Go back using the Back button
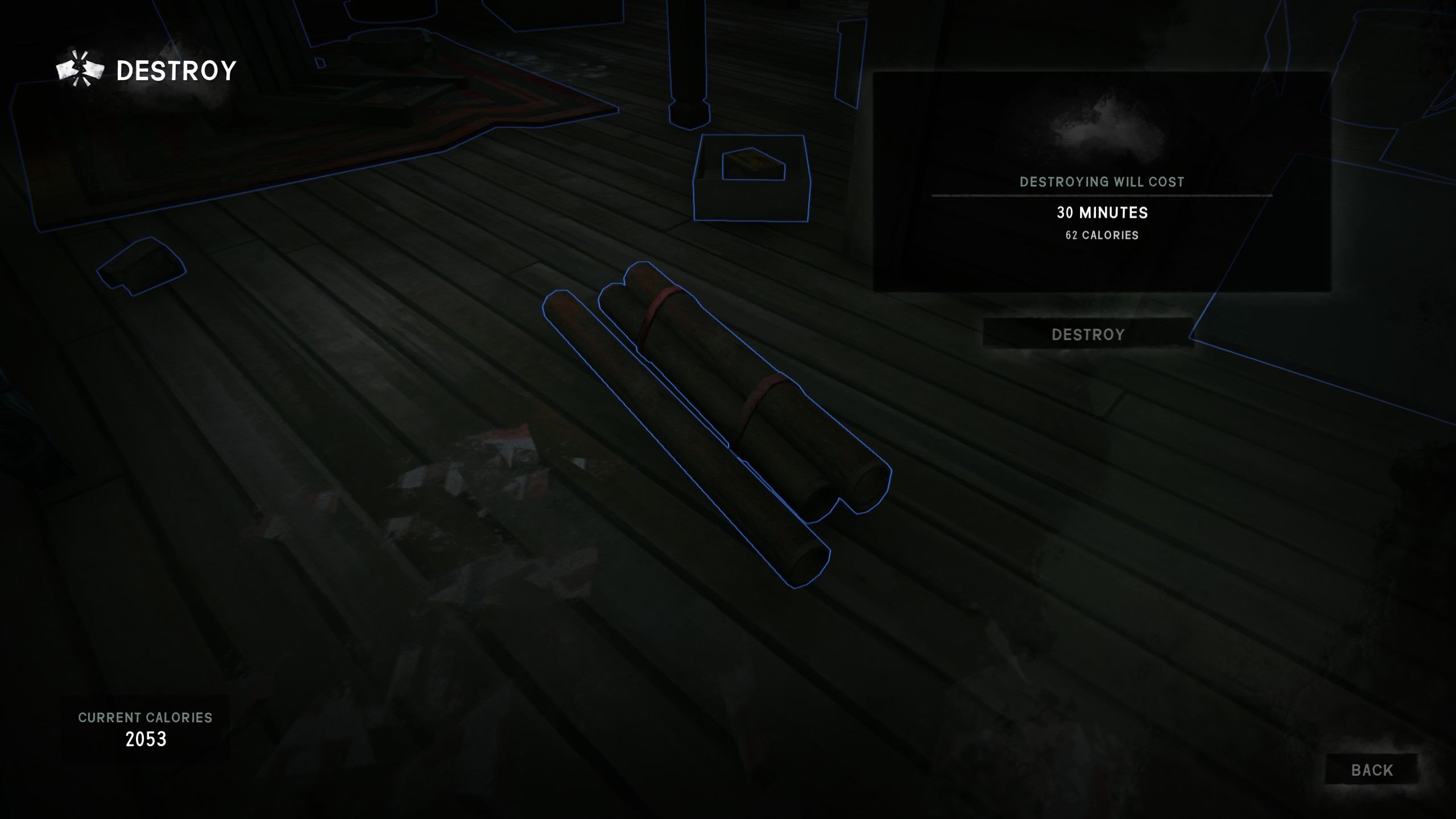Viewport: 1456px width, 819px height. (x=1371, y=770)
